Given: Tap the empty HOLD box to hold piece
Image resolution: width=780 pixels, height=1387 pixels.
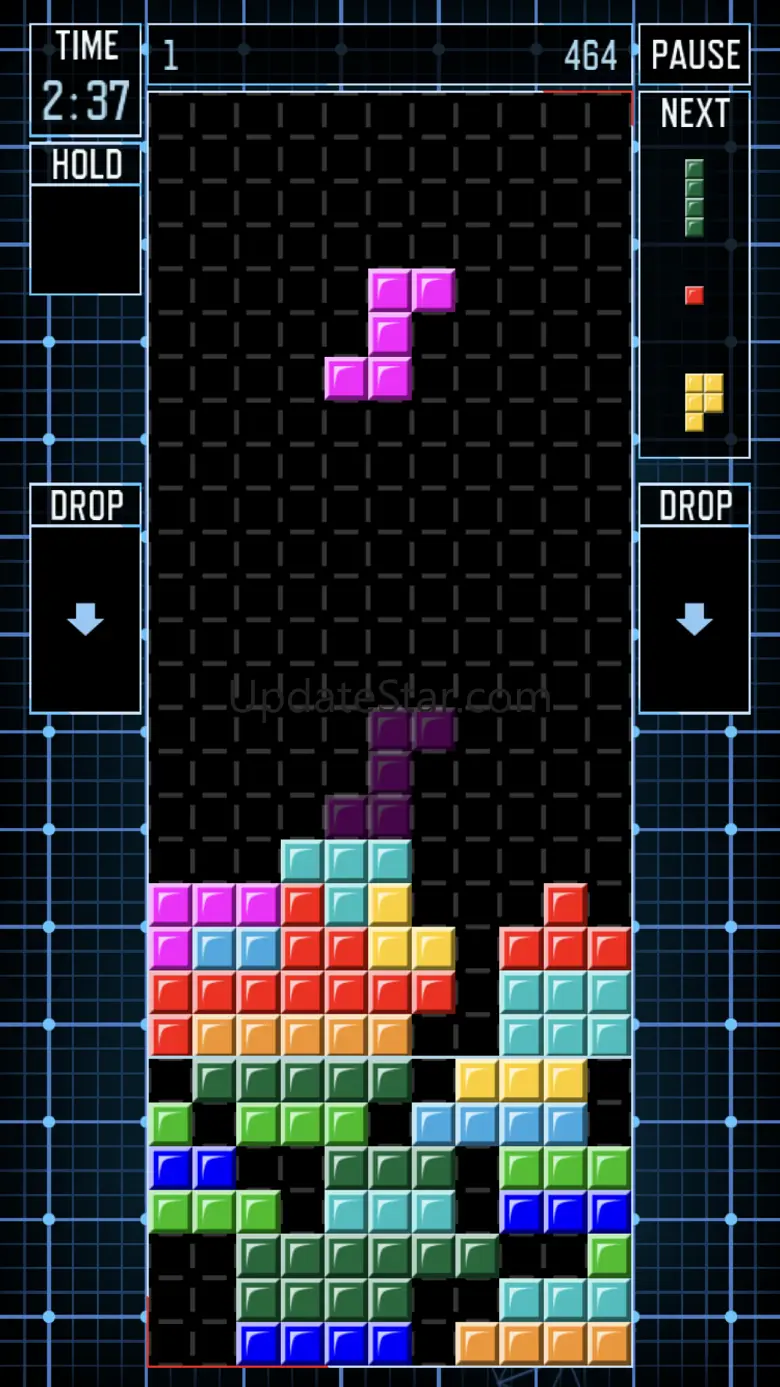Looking at the screenshot, I should pos(85,238).
